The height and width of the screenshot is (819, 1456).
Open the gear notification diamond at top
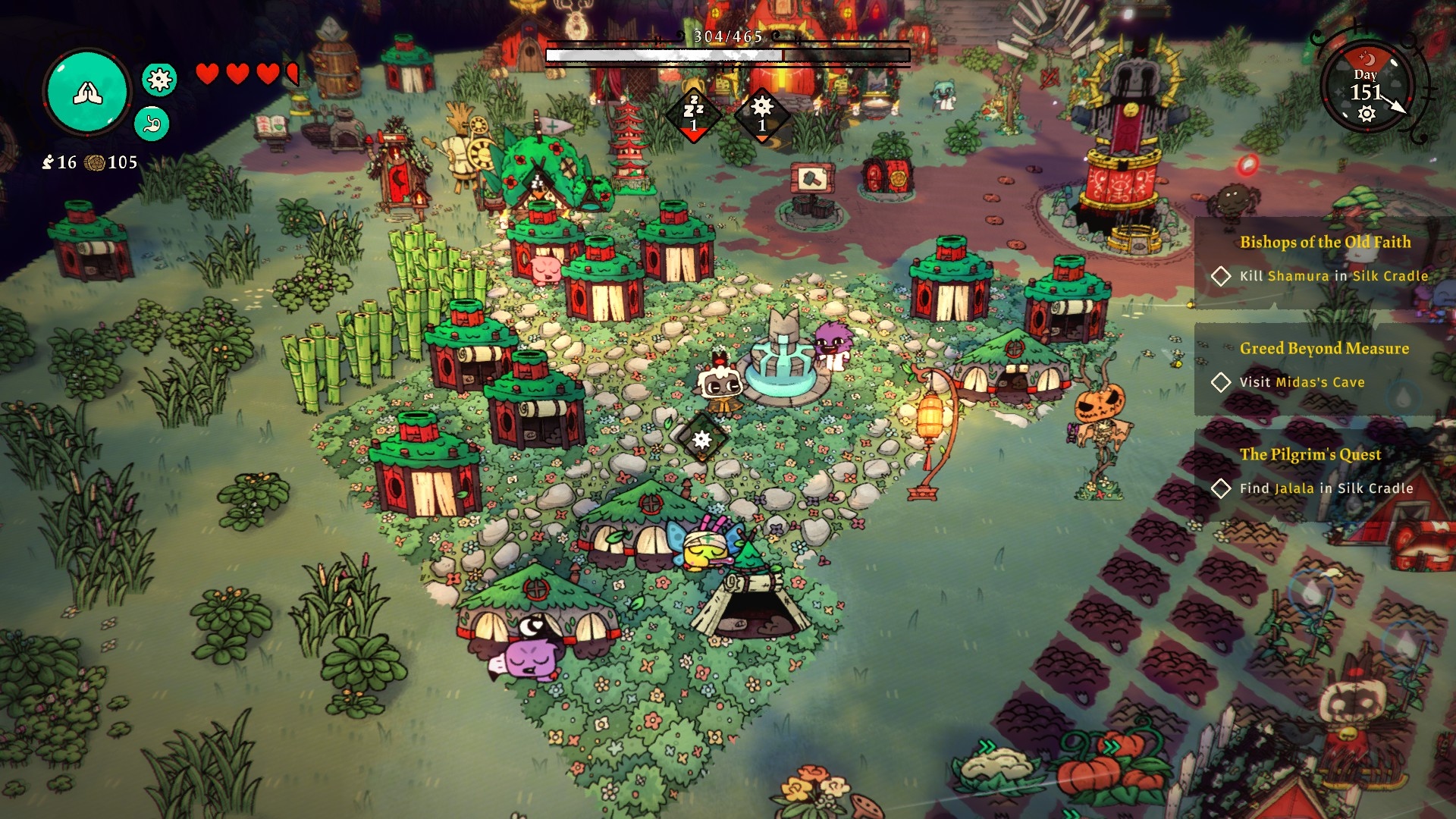coord(762,114)
